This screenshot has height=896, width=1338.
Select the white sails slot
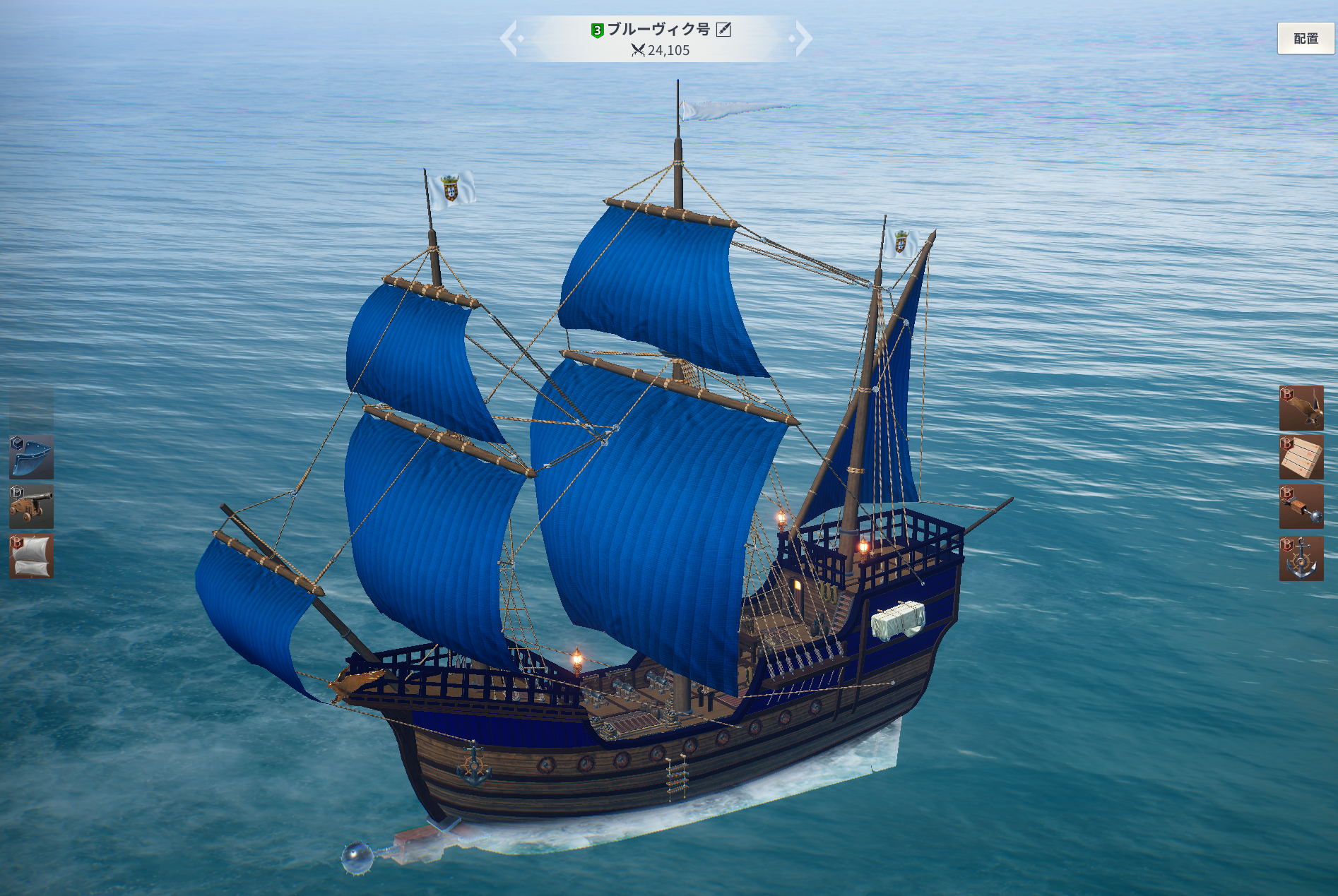[x=31, y=556]
